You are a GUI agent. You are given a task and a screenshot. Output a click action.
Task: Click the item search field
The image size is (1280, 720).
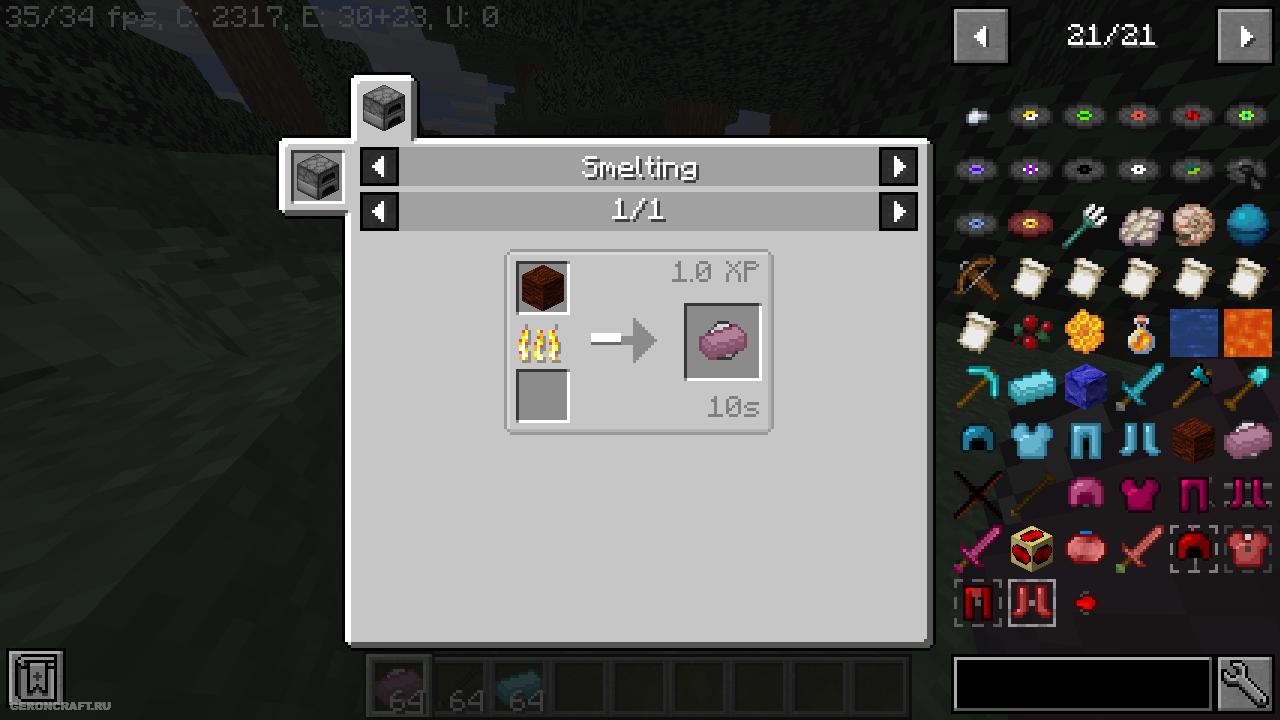(x=1082, y=684)
